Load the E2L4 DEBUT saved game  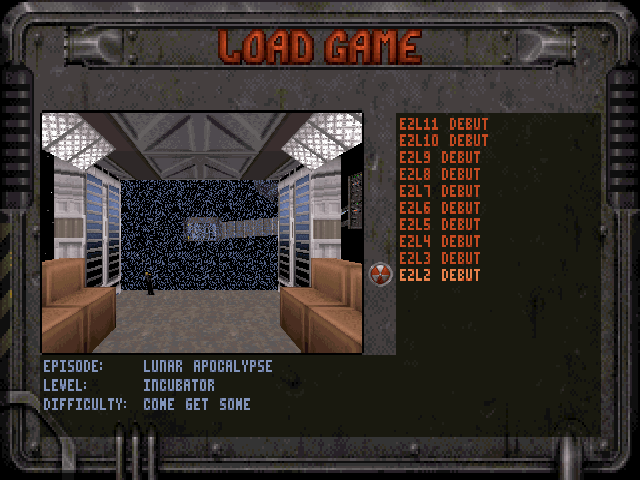[x=439, y=241]
